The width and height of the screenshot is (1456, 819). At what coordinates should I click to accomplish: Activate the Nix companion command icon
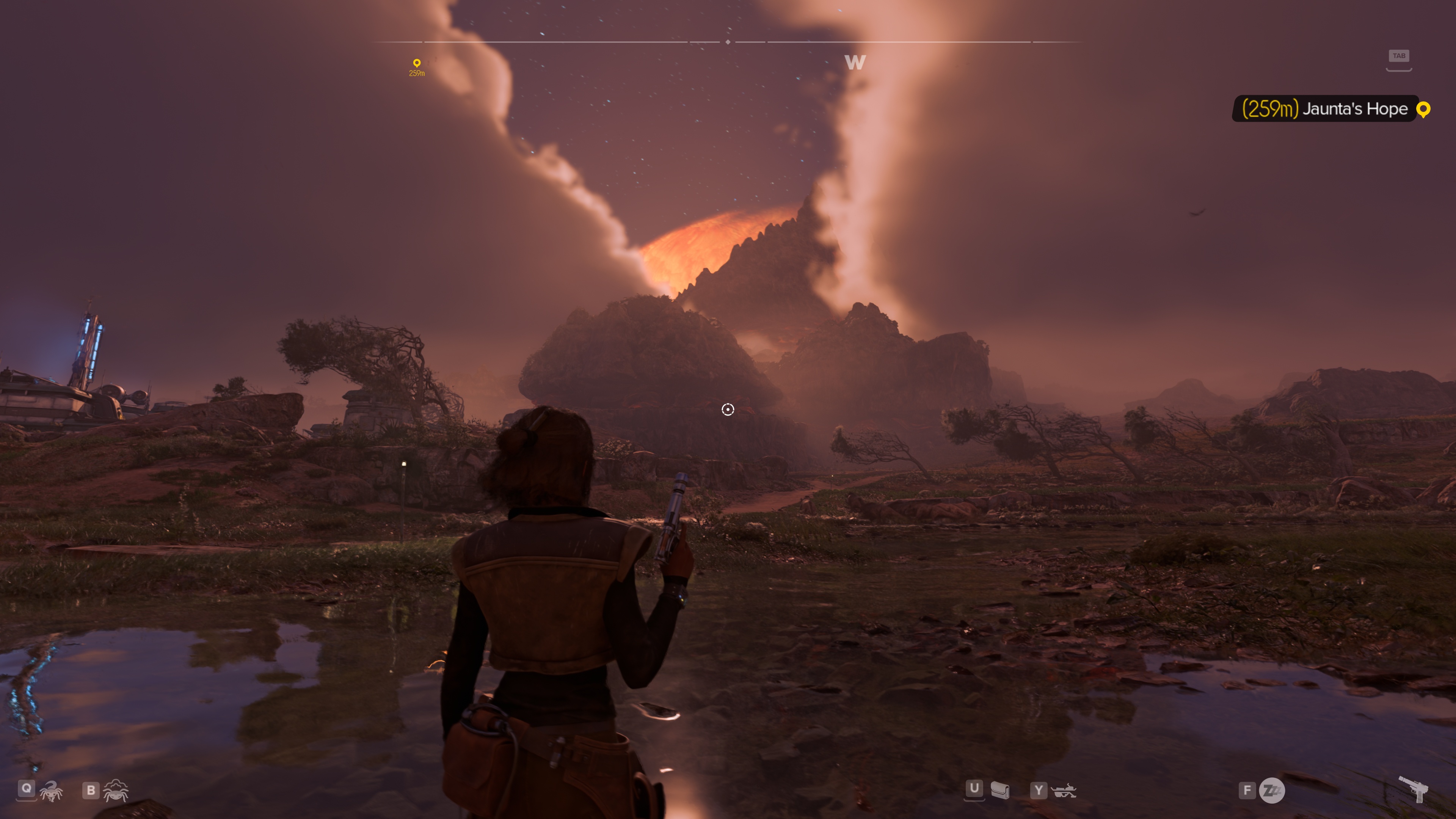[51, 791]
